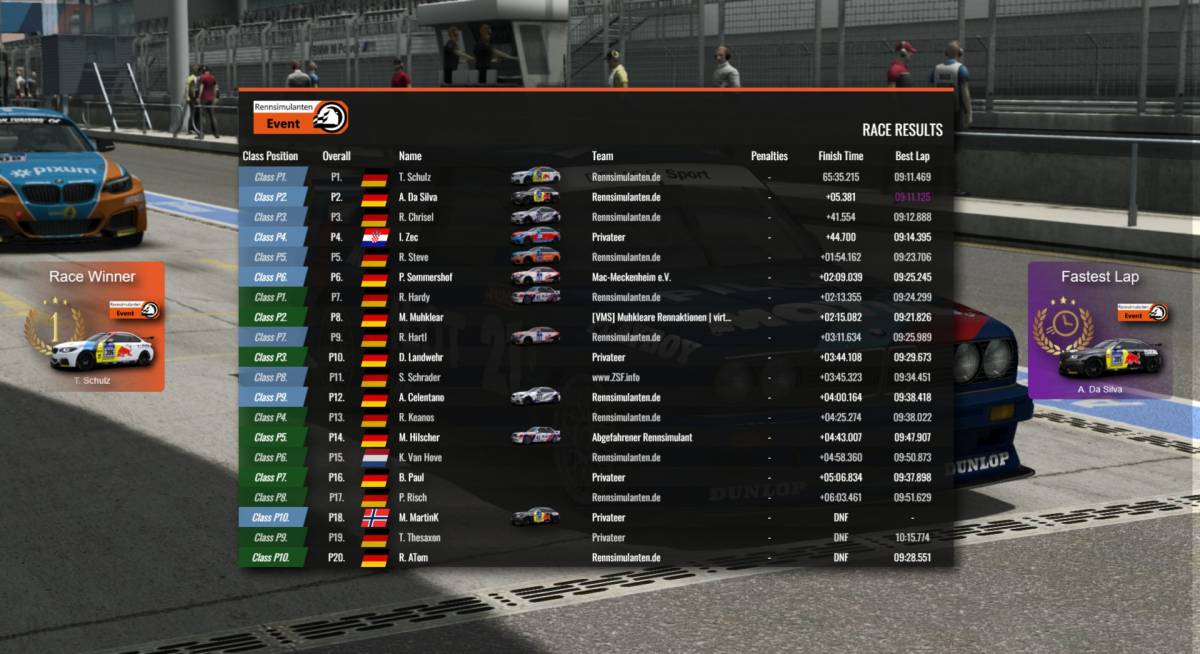Screen dimensions: 1200x654
Task: Select K. Van Hove's result row
Action: coord(595,457)
